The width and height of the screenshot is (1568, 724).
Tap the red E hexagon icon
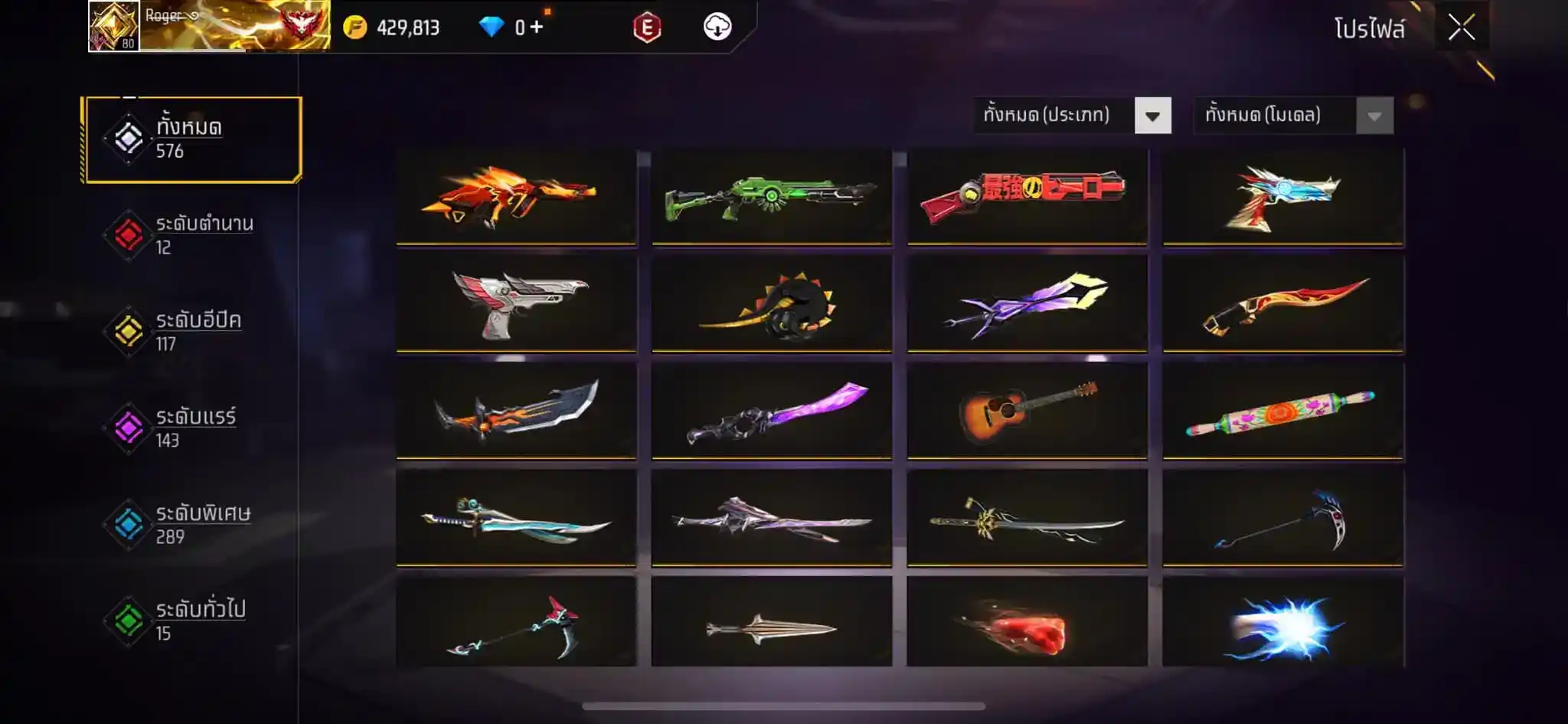(x=647, y=28)
